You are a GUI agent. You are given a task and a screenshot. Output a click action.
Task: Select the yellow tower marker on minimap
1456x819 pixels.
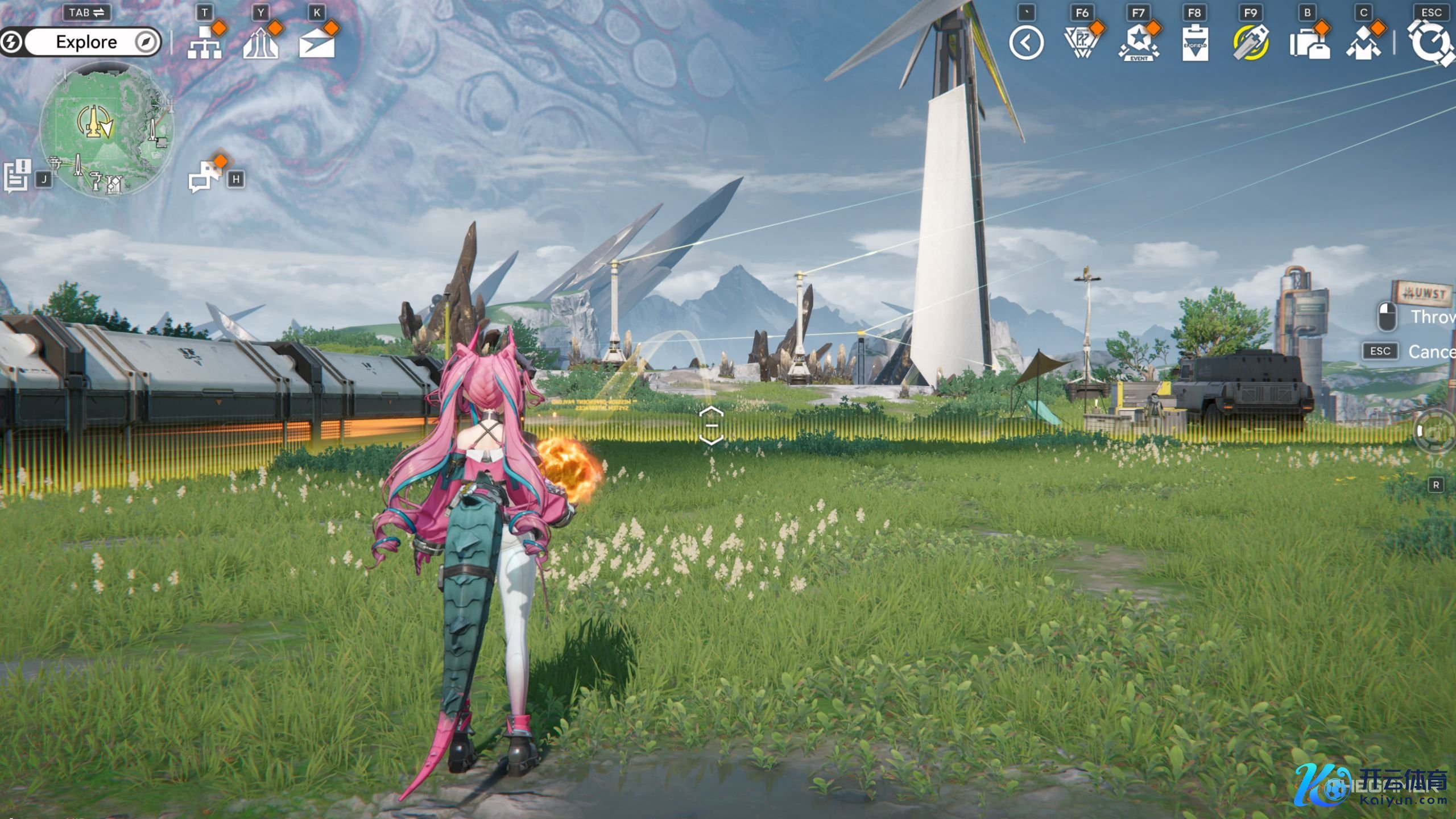pyautogui.click(x=94, y=121)
